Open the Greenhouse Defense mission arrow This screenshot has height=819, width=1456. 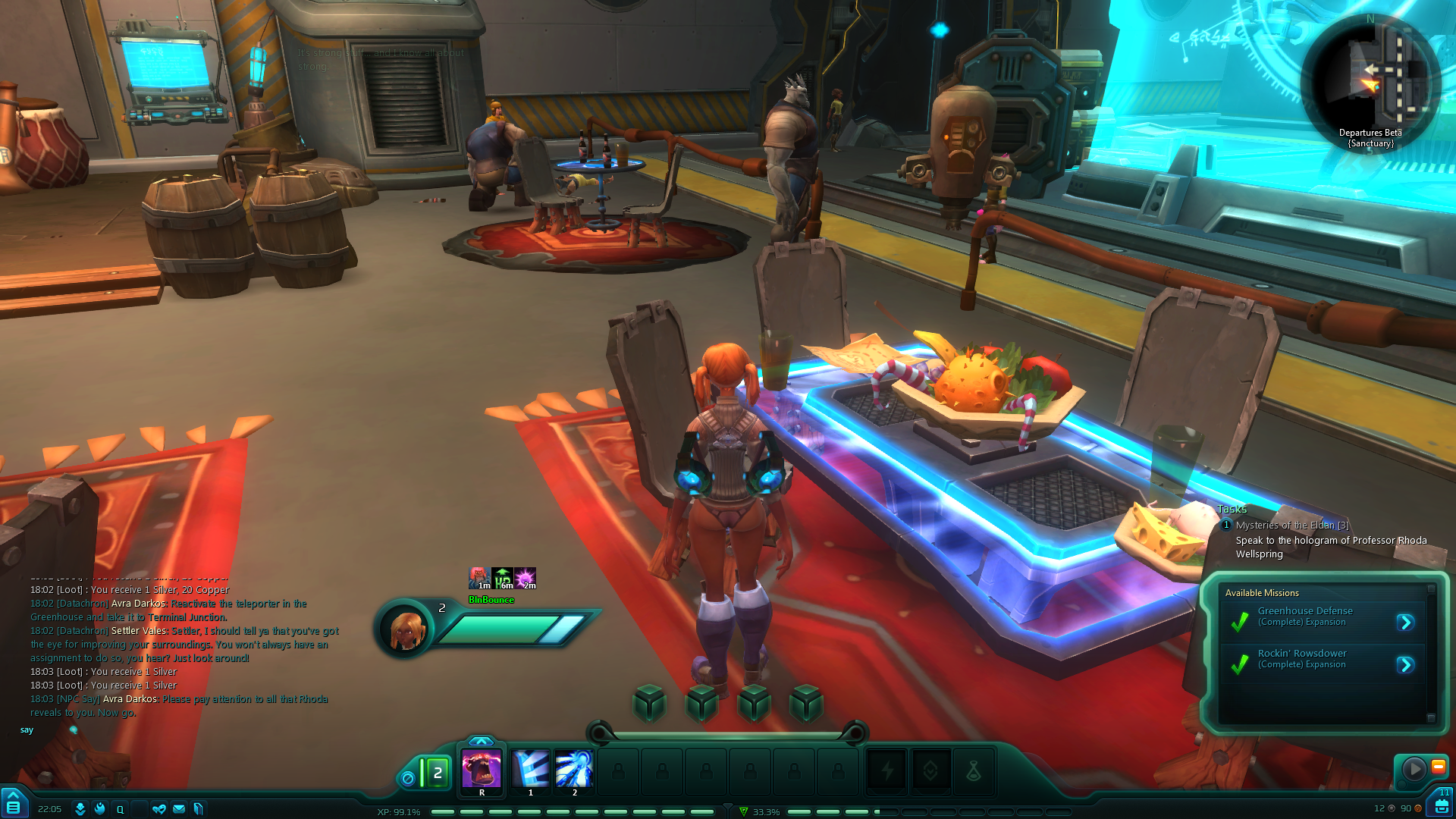(x=1405, y=623)
